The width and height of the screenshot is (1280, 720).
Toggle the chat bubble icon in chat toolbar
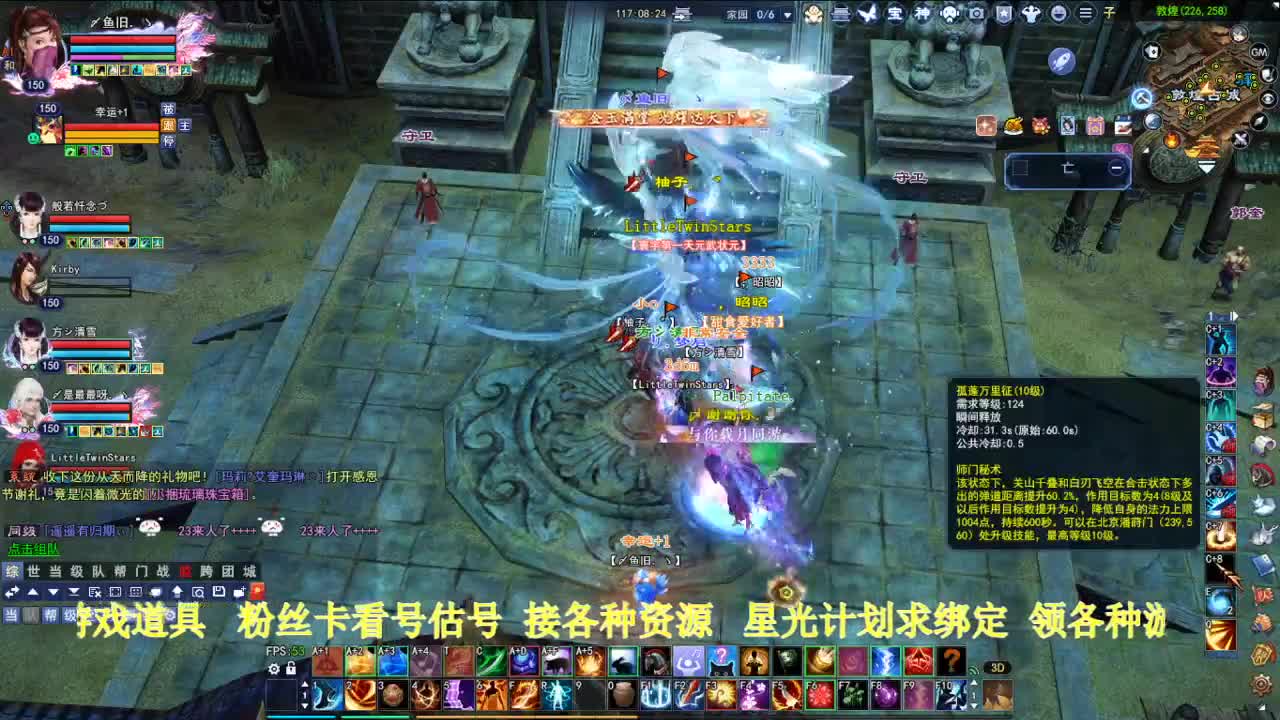(156, 591)
